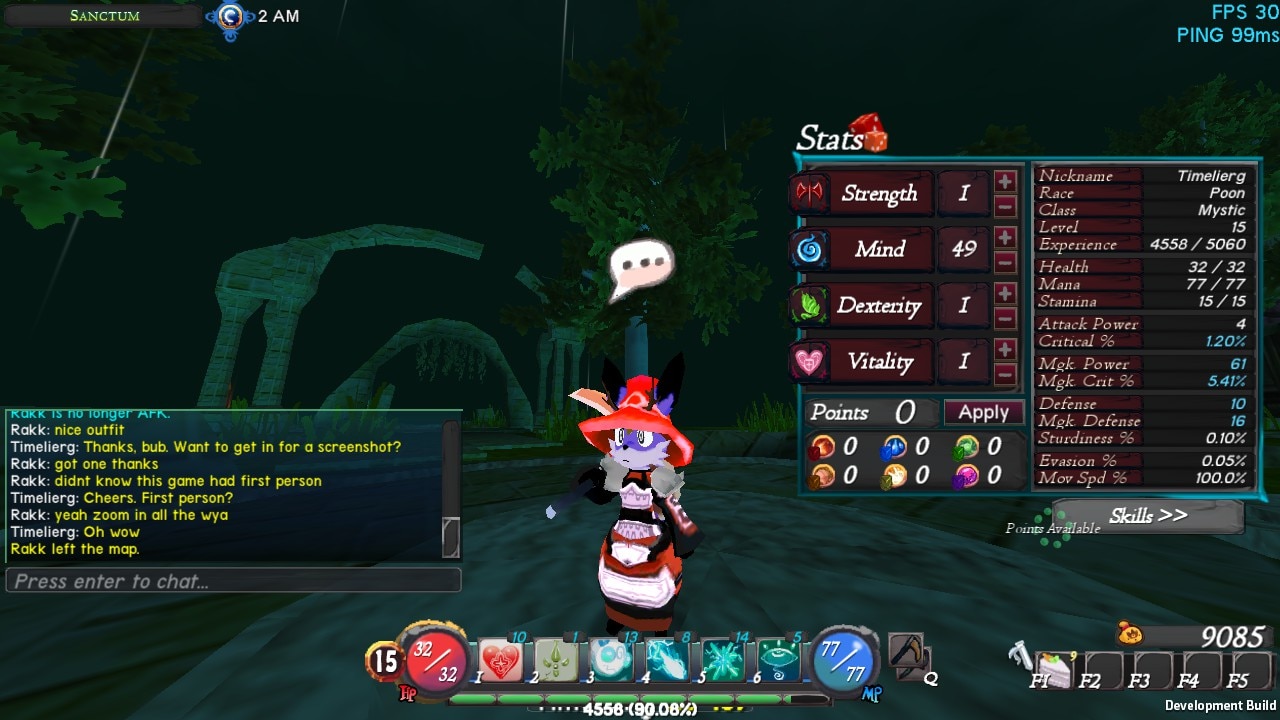Add a point to Vitality

tap(1005, 350)
